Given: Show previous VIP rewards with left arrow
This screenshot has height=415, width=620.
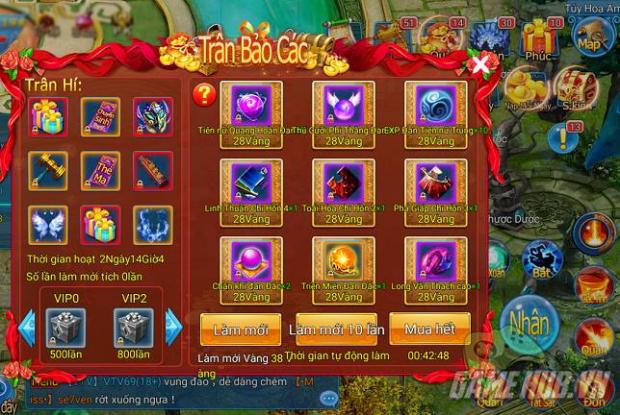Looking at the screenshot, I should point(27,327).
